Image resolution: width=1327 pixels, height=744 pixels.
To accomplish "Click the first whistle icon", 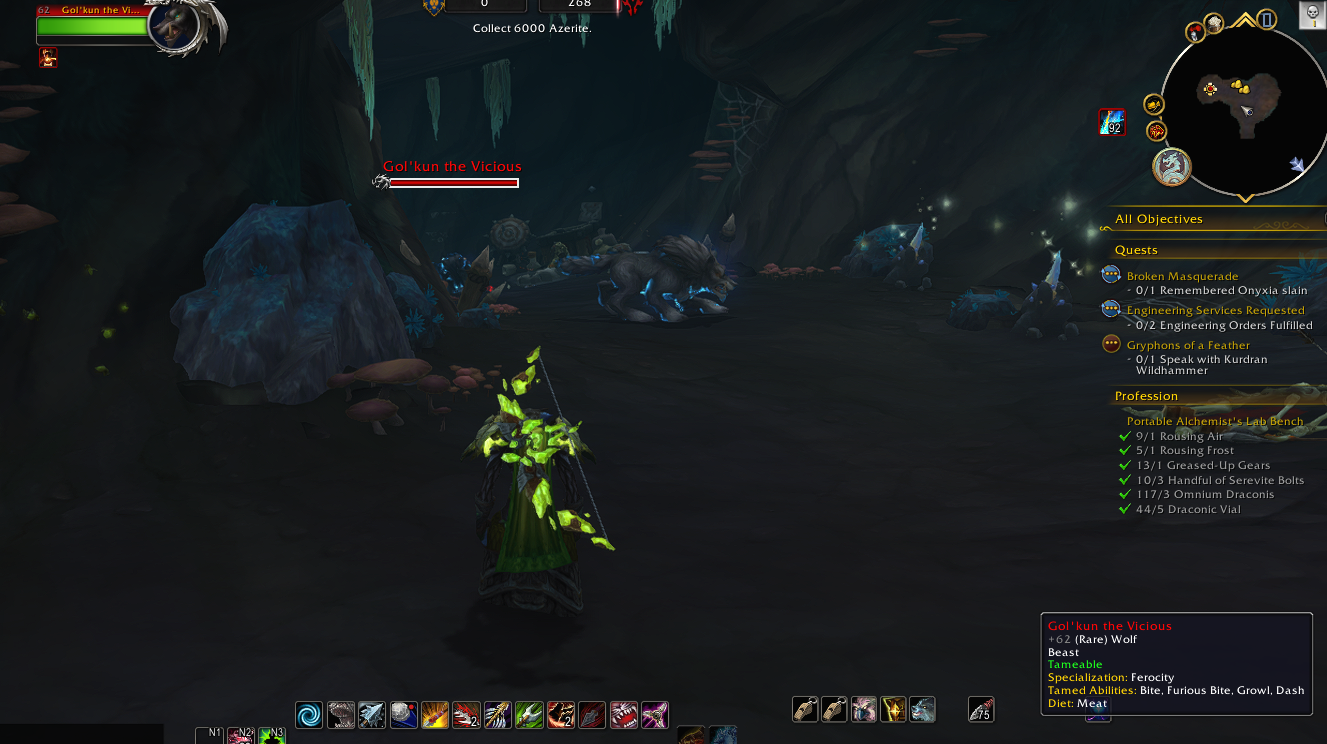I will tap(805, 710).
